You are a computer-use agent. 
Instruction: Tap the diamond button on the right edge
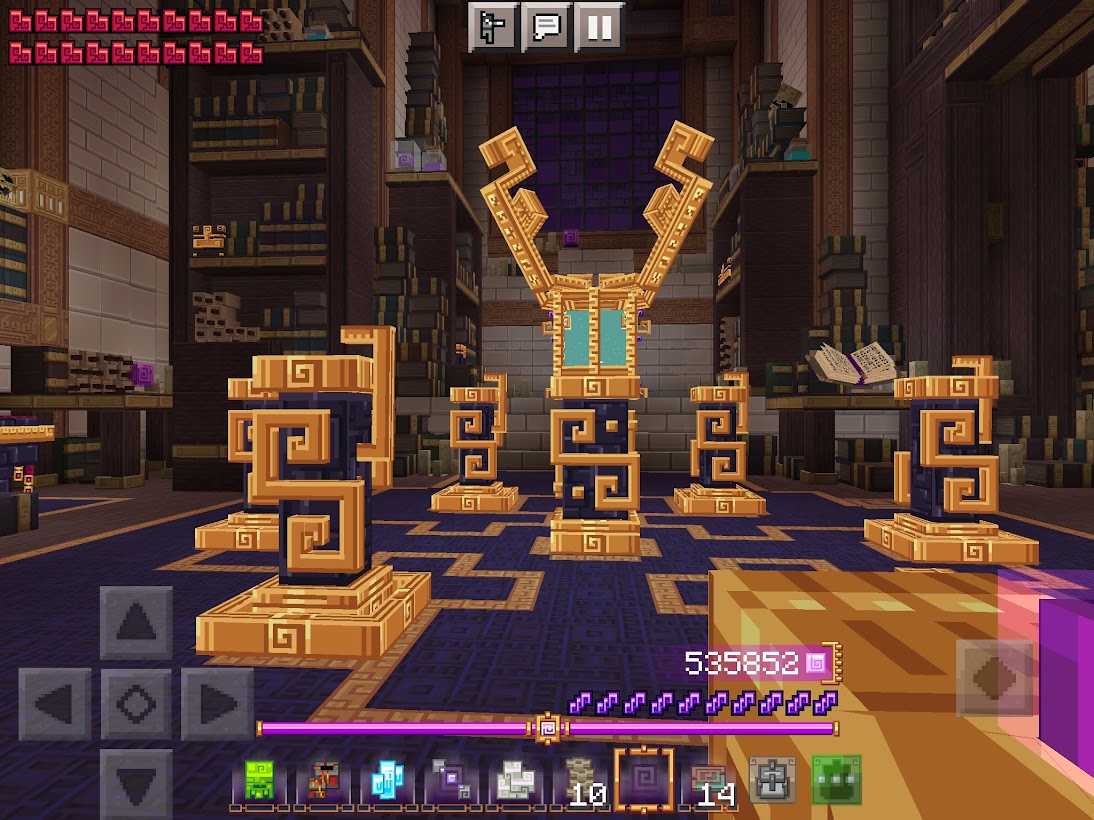994,678
